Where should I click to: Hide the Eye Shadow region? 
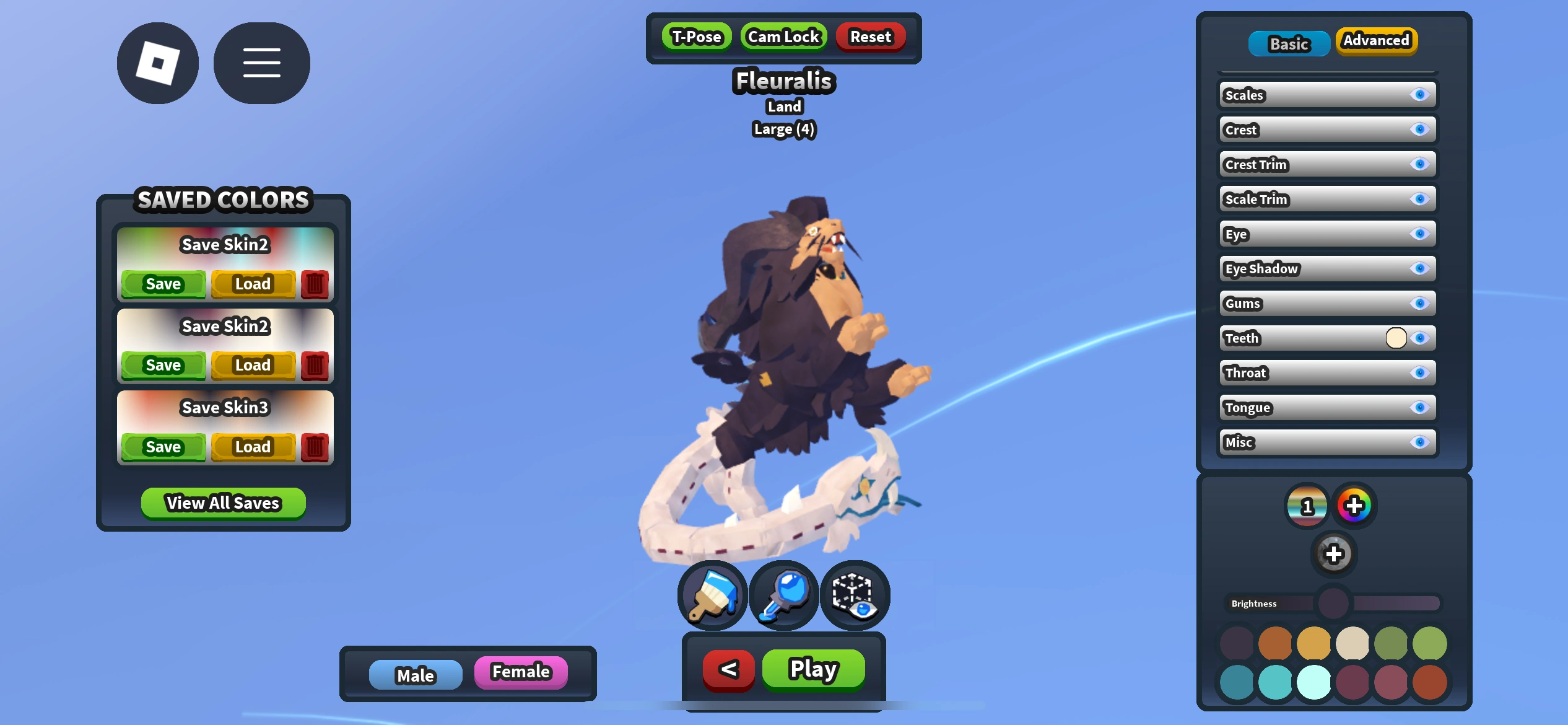coord(1421,268)
